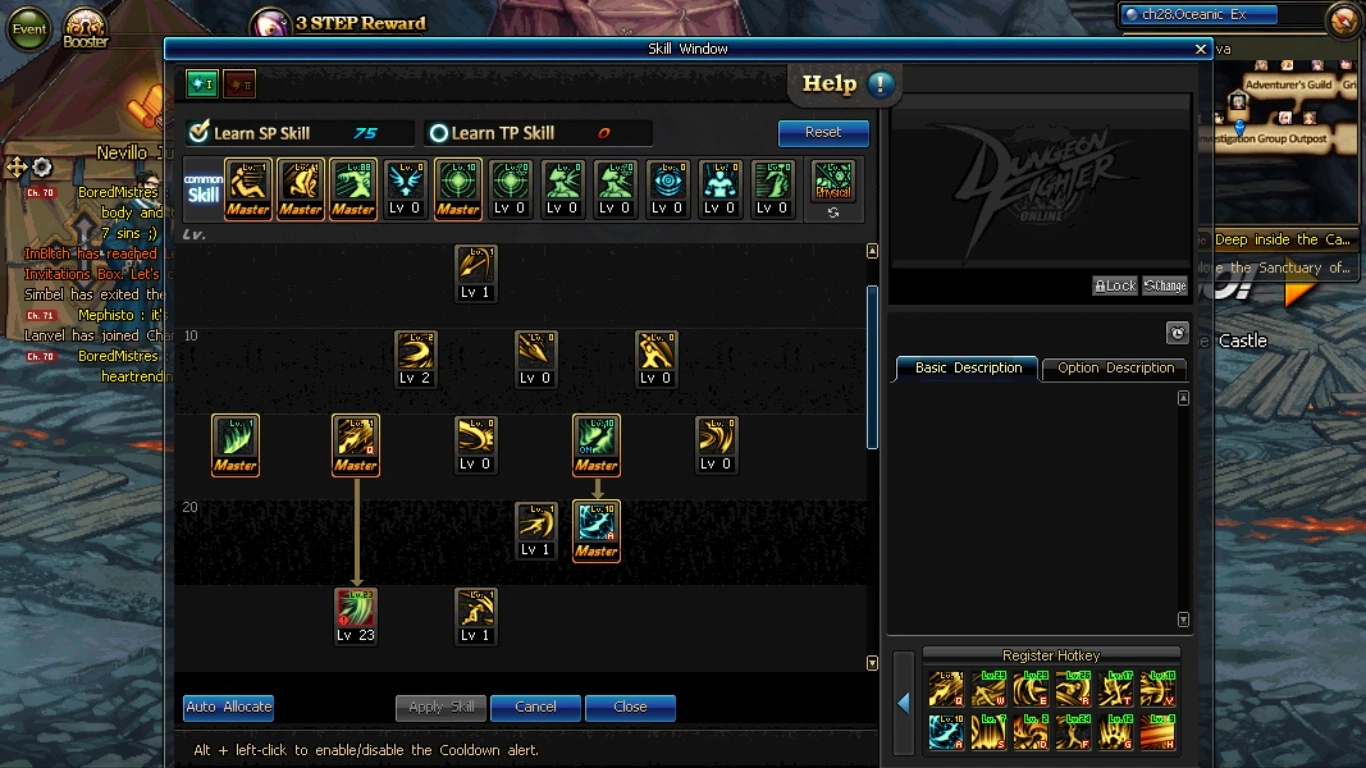
Task: Click the Close button
Action: (630, 707)
